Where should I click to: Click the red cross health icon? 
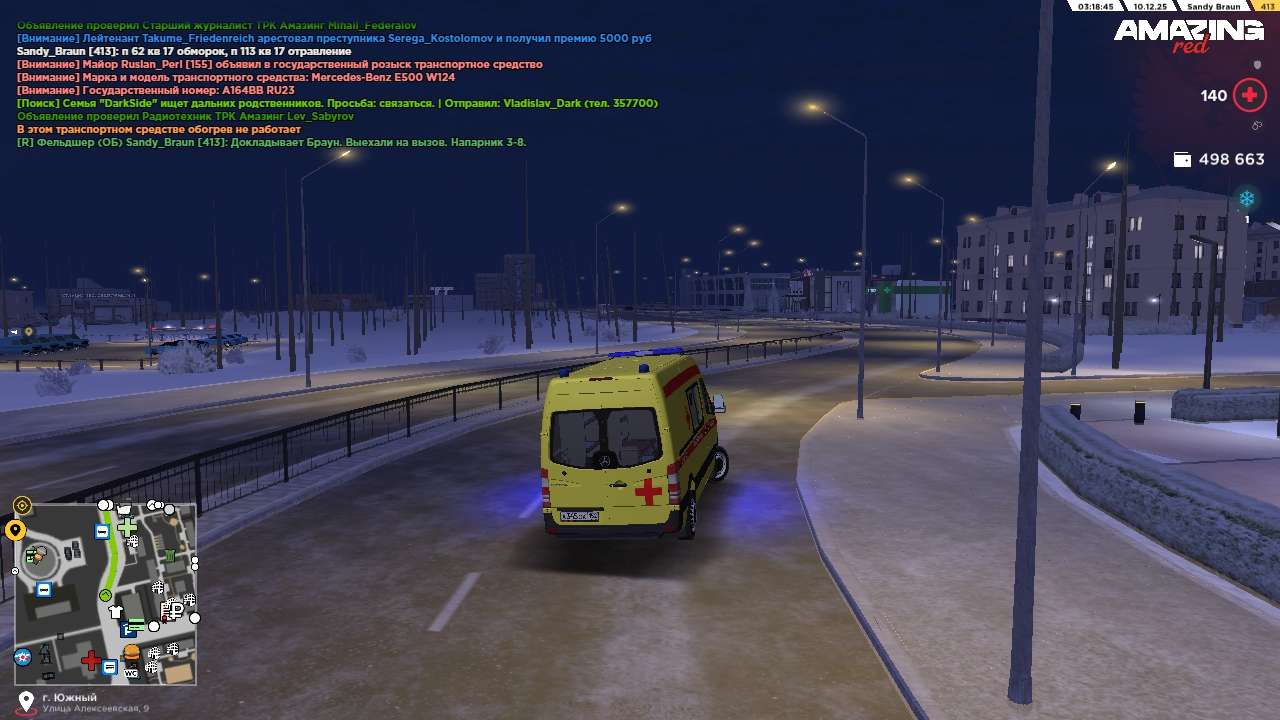coord(1249,96)
